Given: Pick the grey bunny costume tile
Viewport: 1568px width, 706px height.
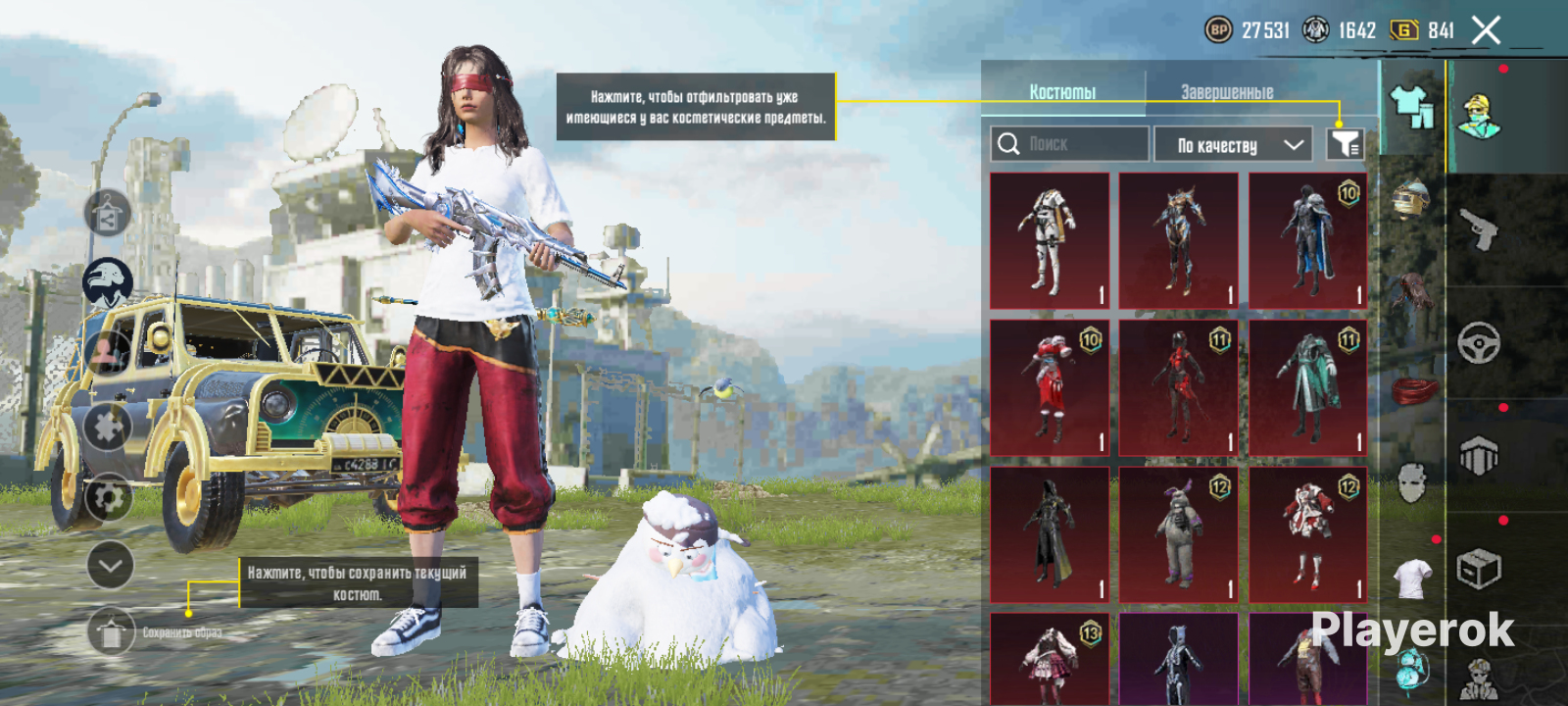Looking at the screenshot, I should (x=1179, y=535).
